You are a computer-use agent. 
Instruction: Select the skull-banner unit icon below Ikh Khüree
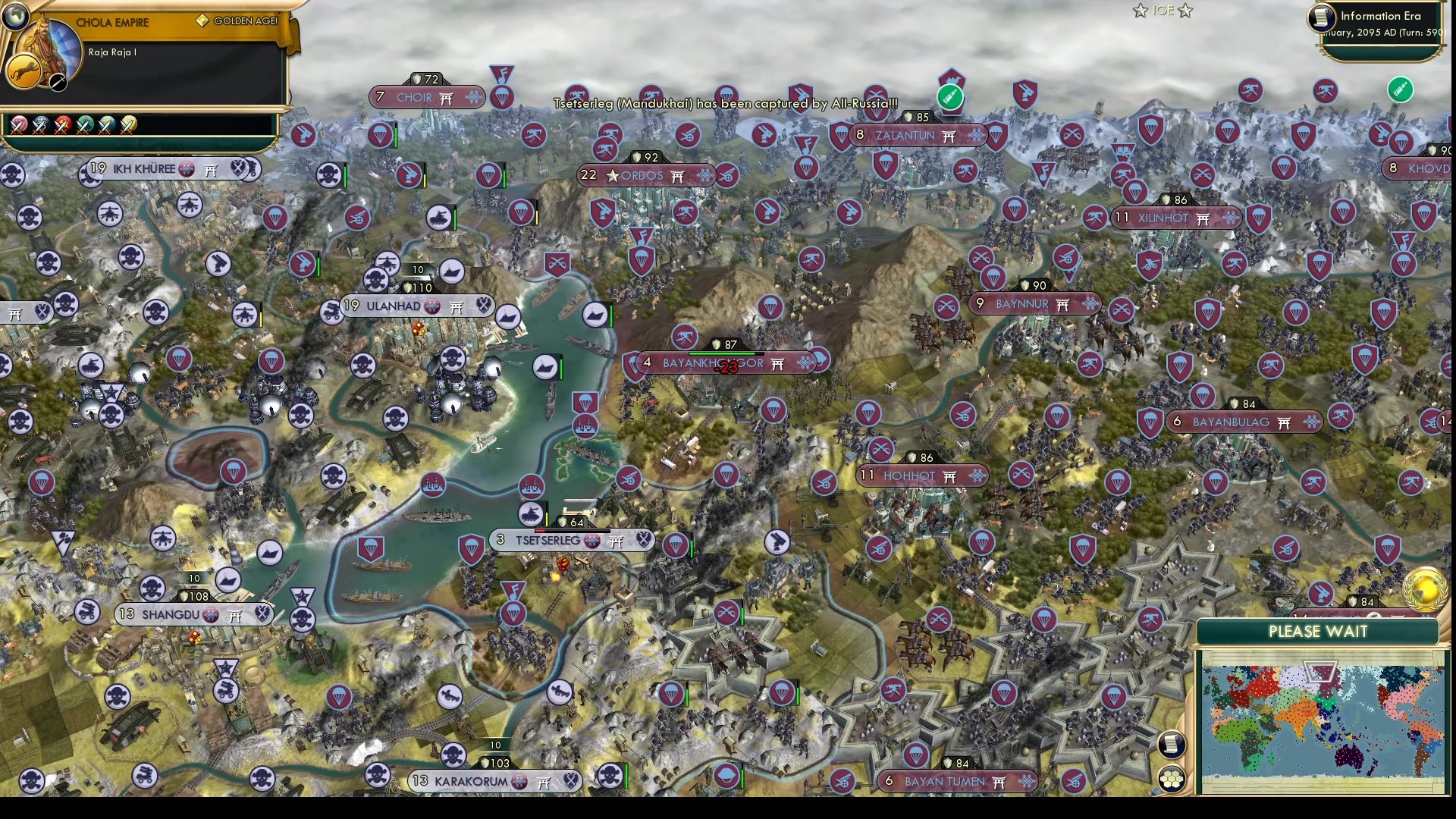point(130,258)
